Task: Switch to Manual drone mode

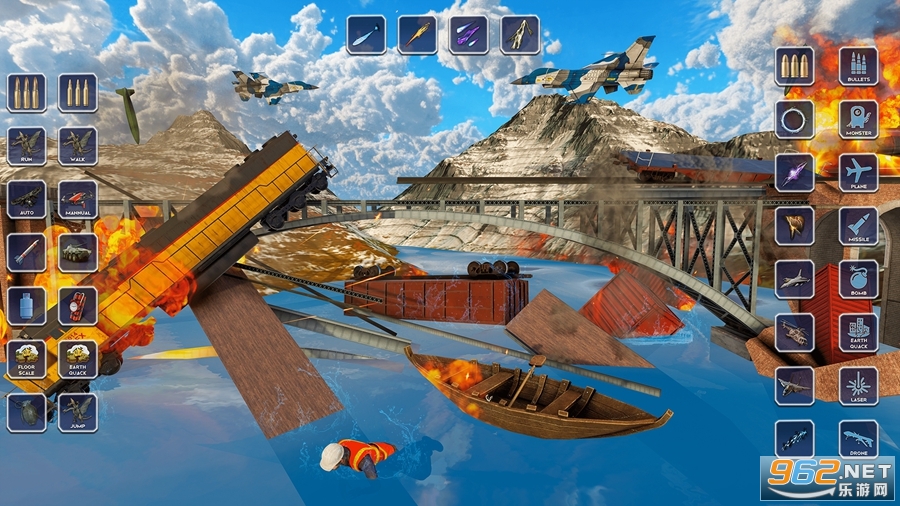Action: [x=77, y=199]
